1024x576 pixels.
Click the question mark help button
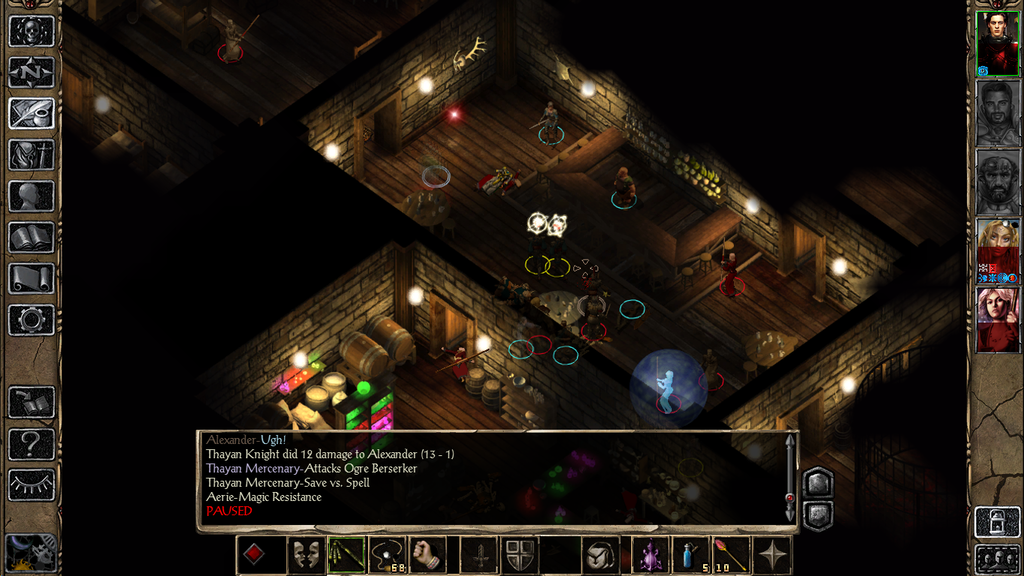coord(31,443)
